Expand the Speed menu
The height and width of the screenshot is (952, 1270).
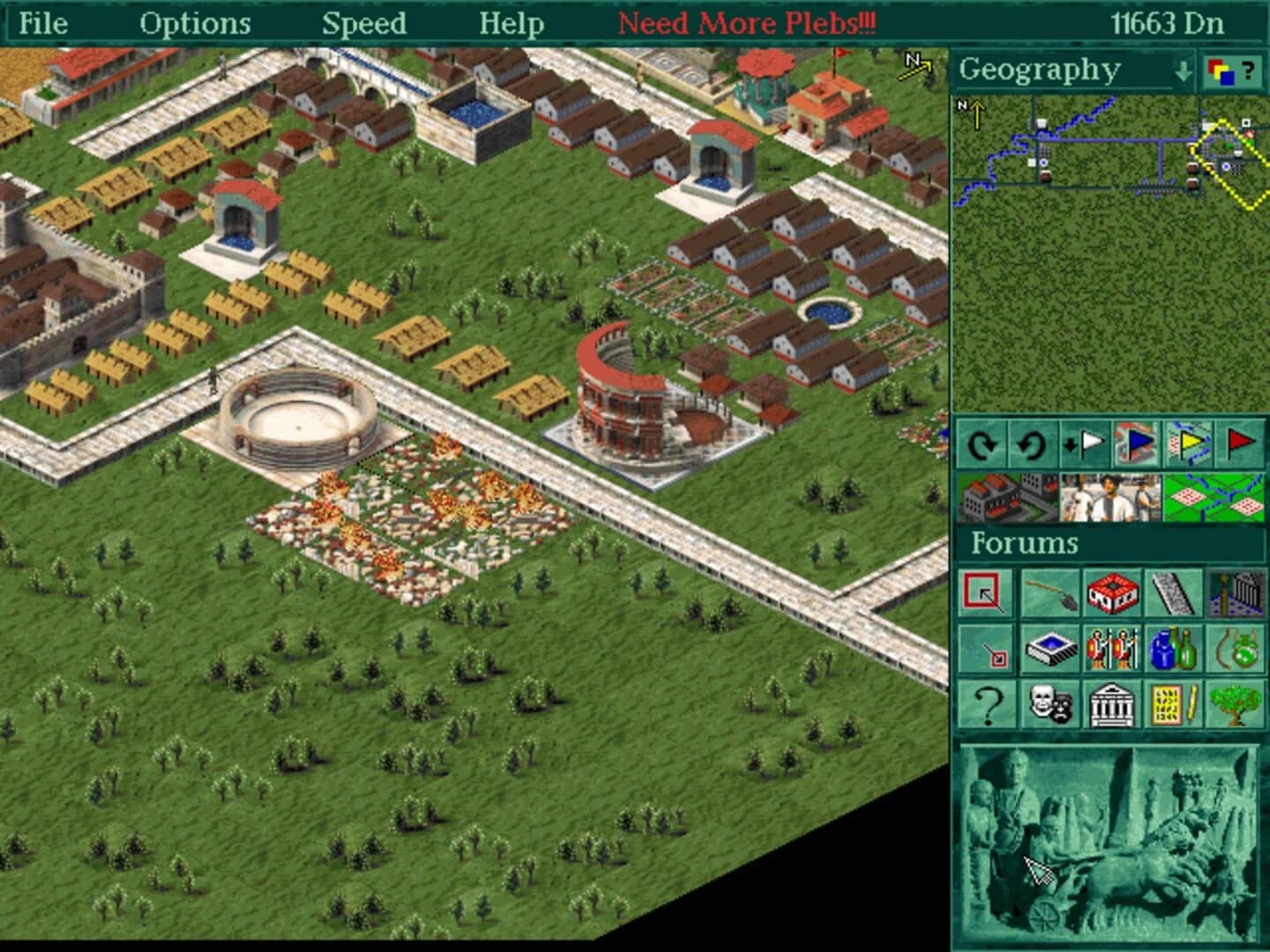tap(365, 23)
